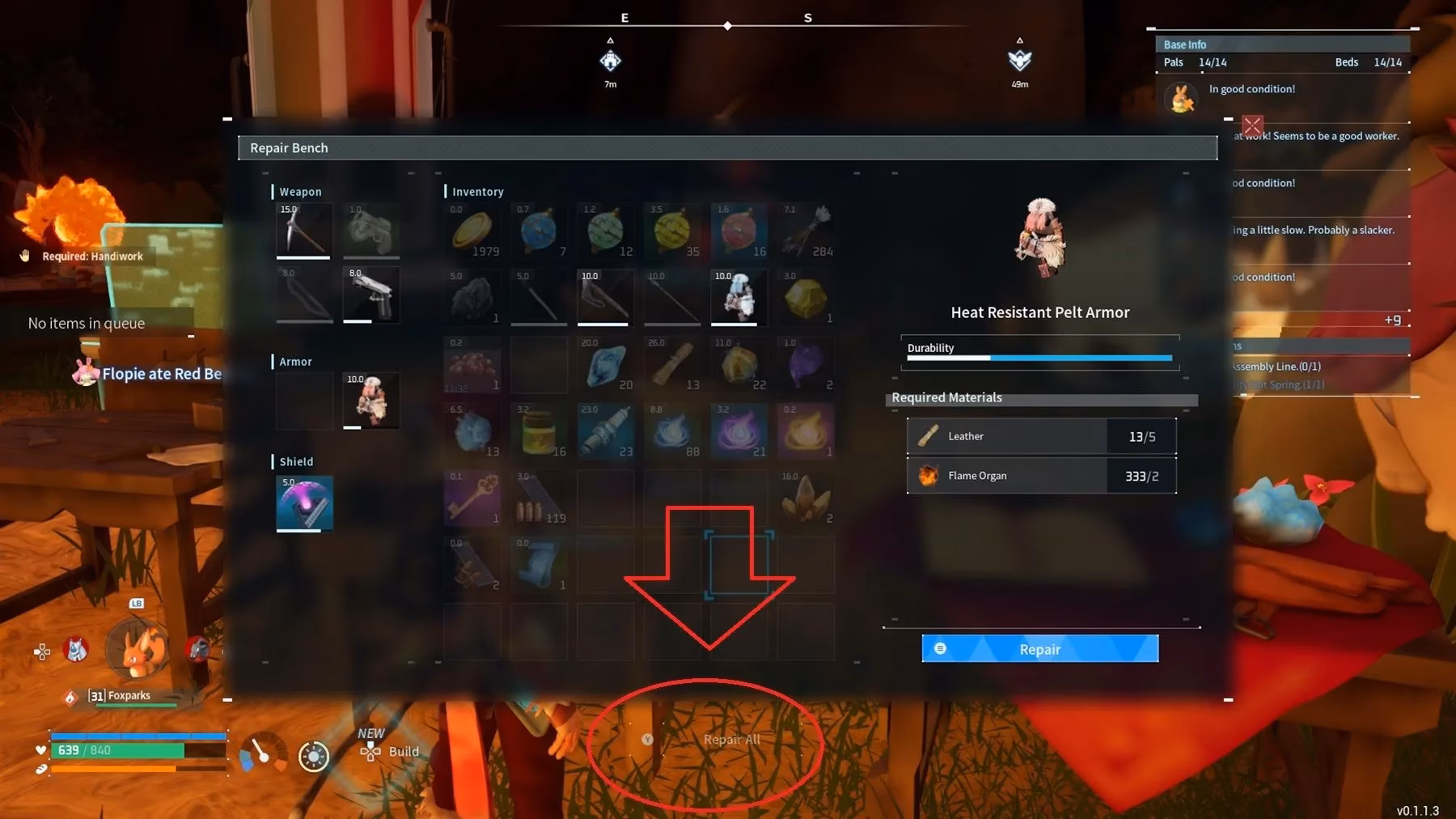1456x819 pixels.
Task: Select the pistol in the Weapon slots
Action: pyautogui.click(x=371, y=295)
